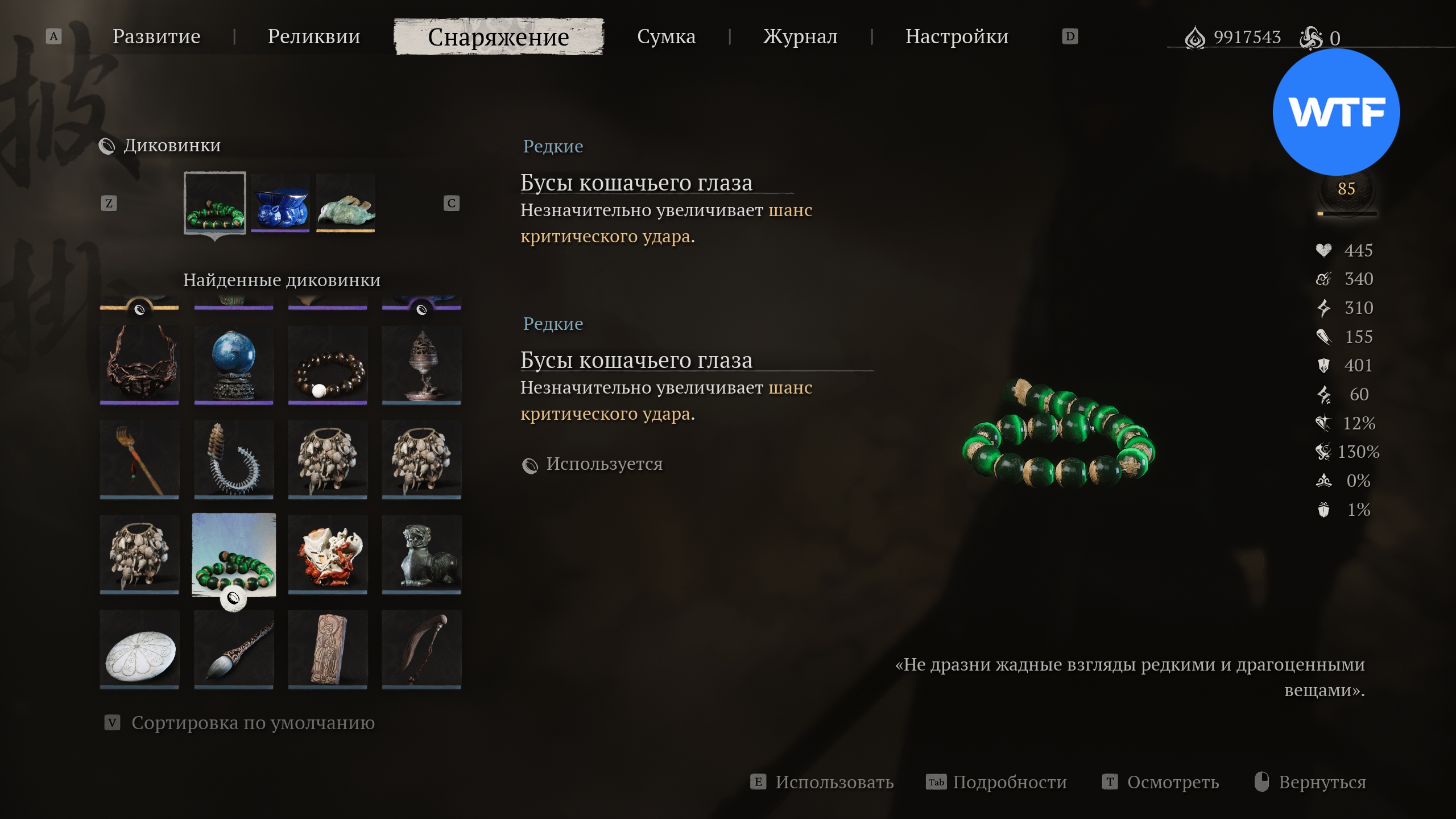Viewport: 1456px width, 819px height.
Task: Select the Снаряжение tab
Action: (x=498, y=37)
